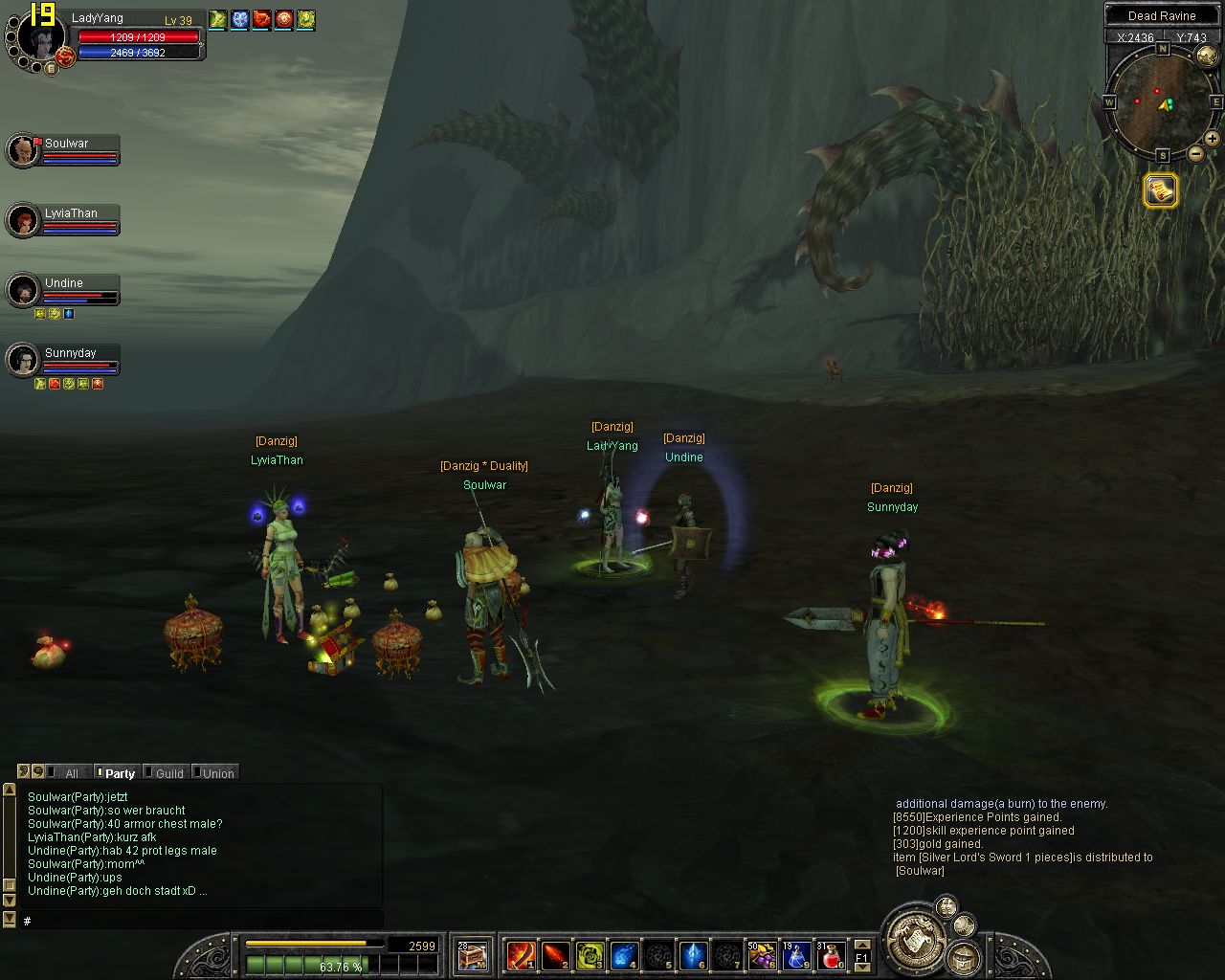Select the Party chat tab
1225x980 pixels.
[120, 773]
